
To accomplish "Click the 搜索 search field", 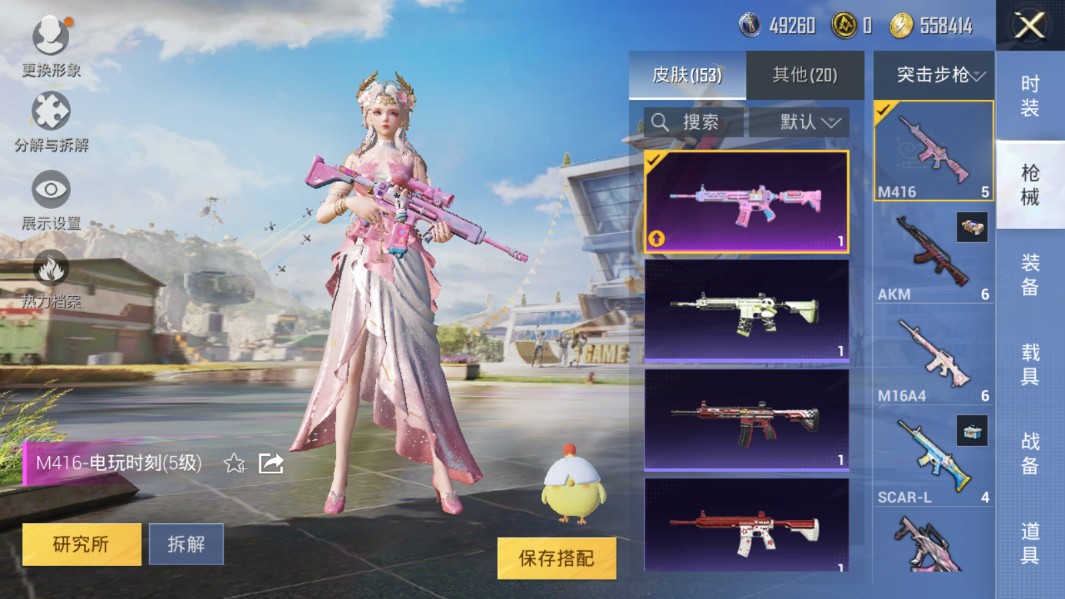I will point(694,122).
